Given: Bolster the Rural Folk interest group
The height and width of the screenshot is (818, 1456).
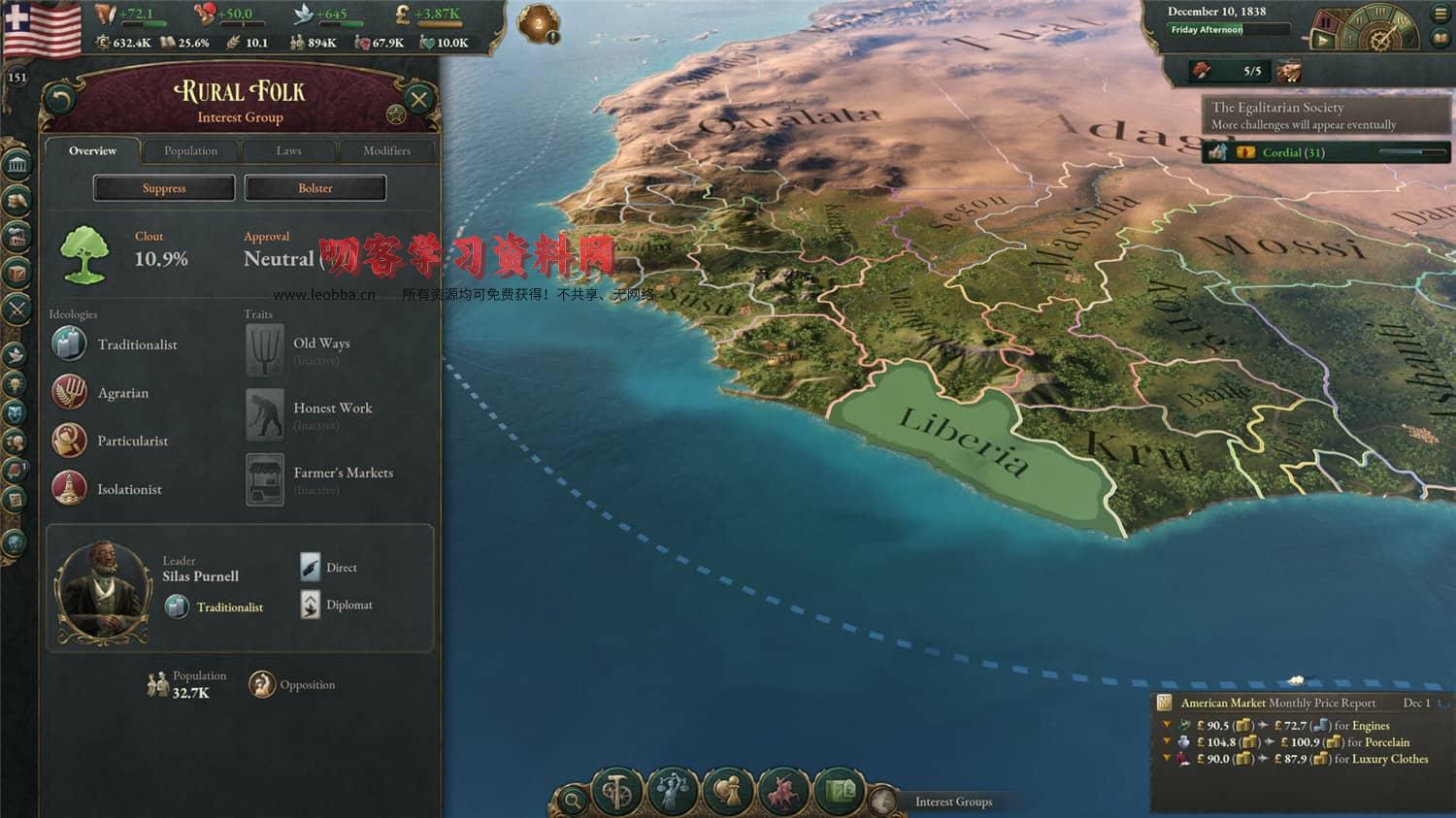Looking at the screenshot, I should pos(315,188).
